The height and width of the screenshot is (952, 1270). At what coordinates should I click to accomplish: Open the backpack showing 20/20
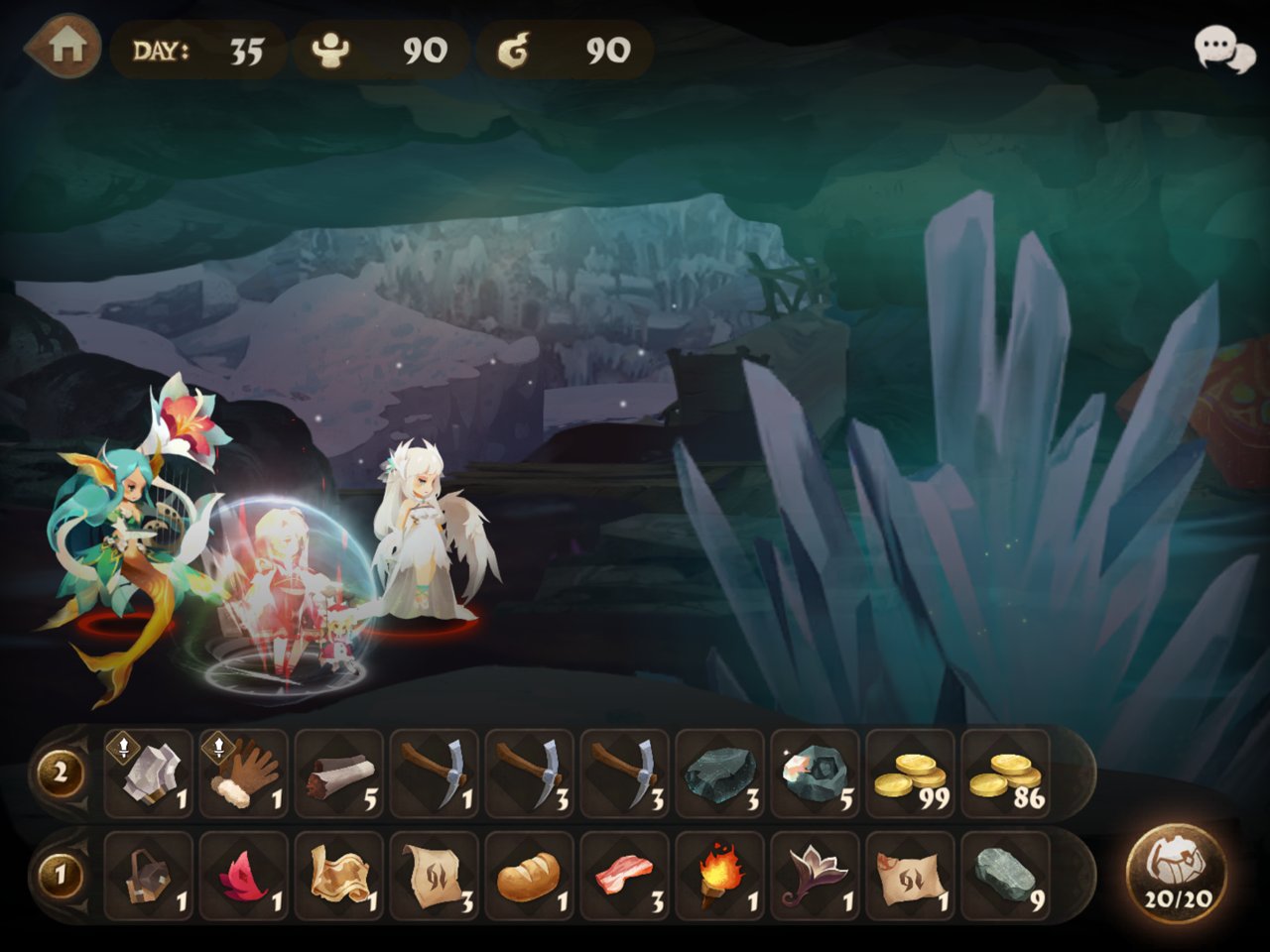1176,874
